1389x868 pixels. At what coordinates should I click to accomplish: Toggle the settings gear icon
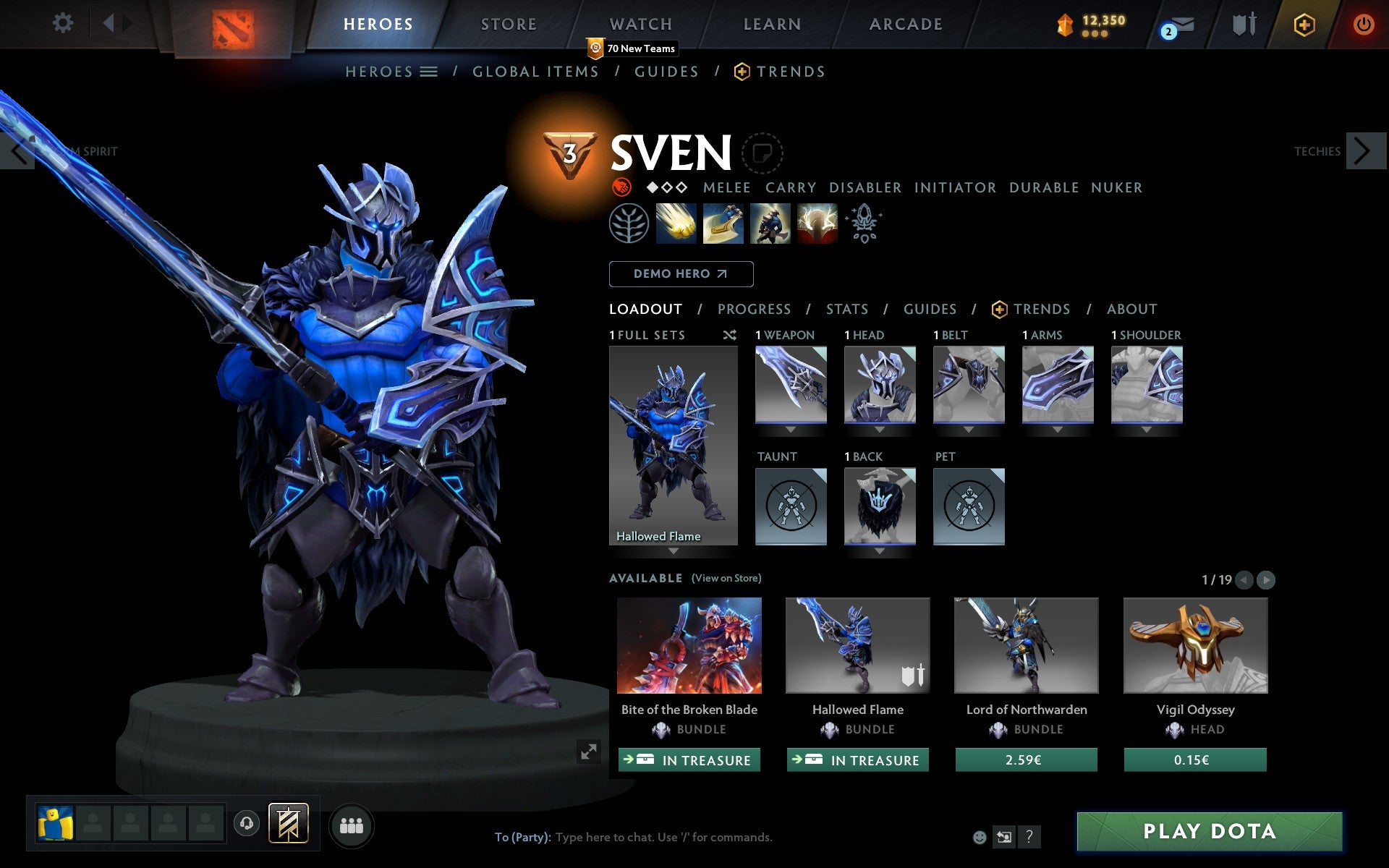pos(64,23)
